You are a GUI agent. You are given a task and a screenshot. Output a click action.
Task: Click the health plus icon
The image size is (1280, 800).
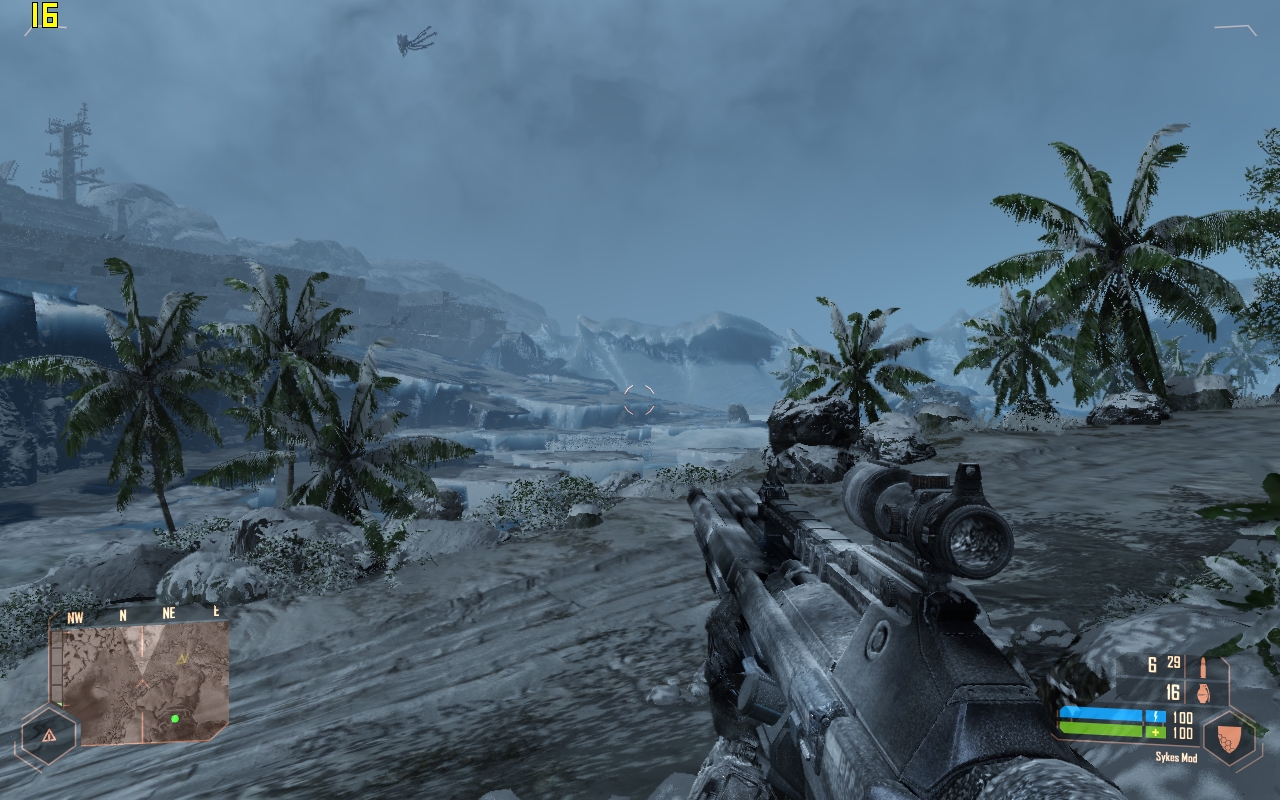[1155, 733]
